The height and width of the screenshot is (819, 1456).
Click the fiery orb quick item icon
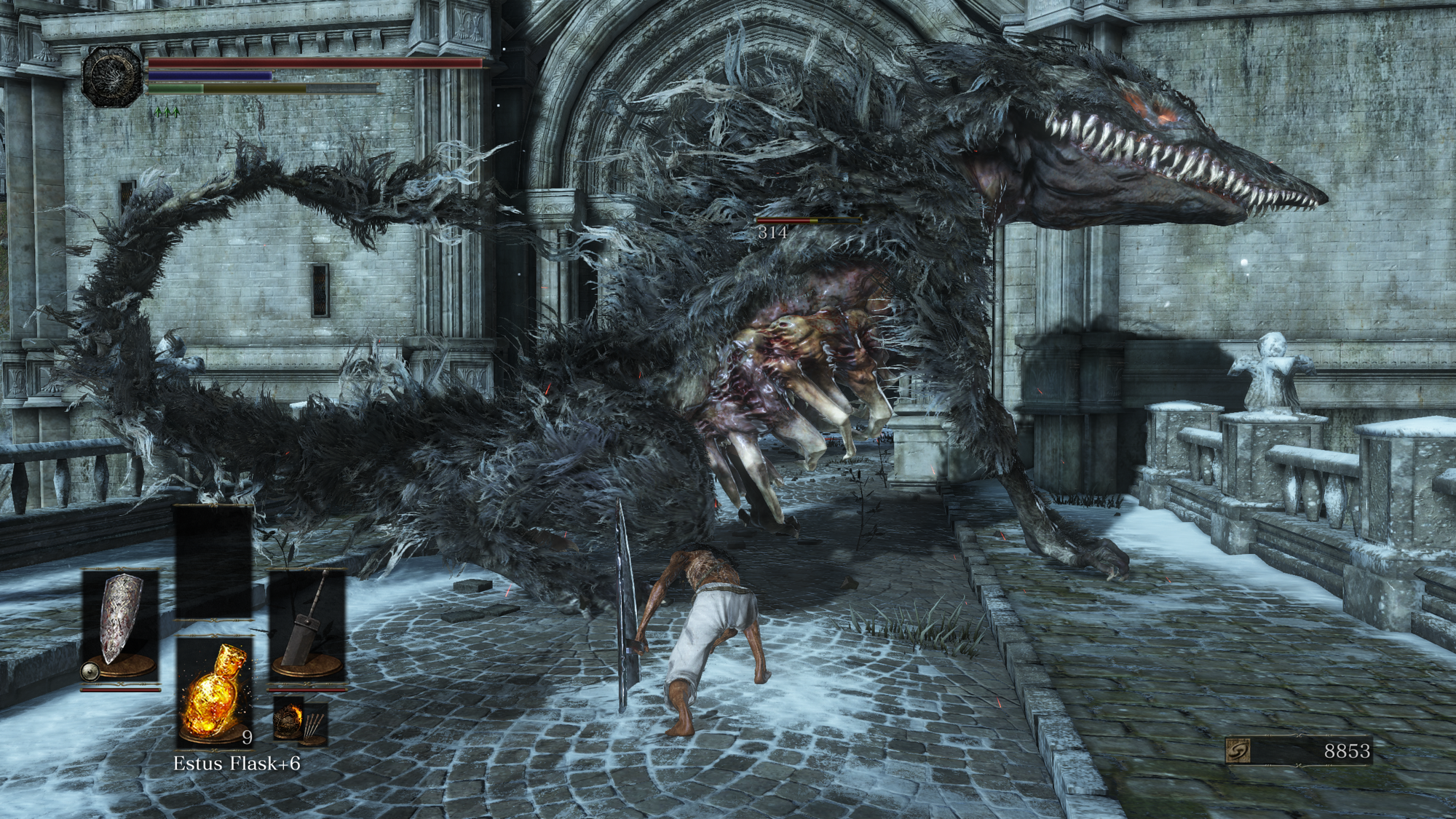pyautogui.click(x=288, y=720)
